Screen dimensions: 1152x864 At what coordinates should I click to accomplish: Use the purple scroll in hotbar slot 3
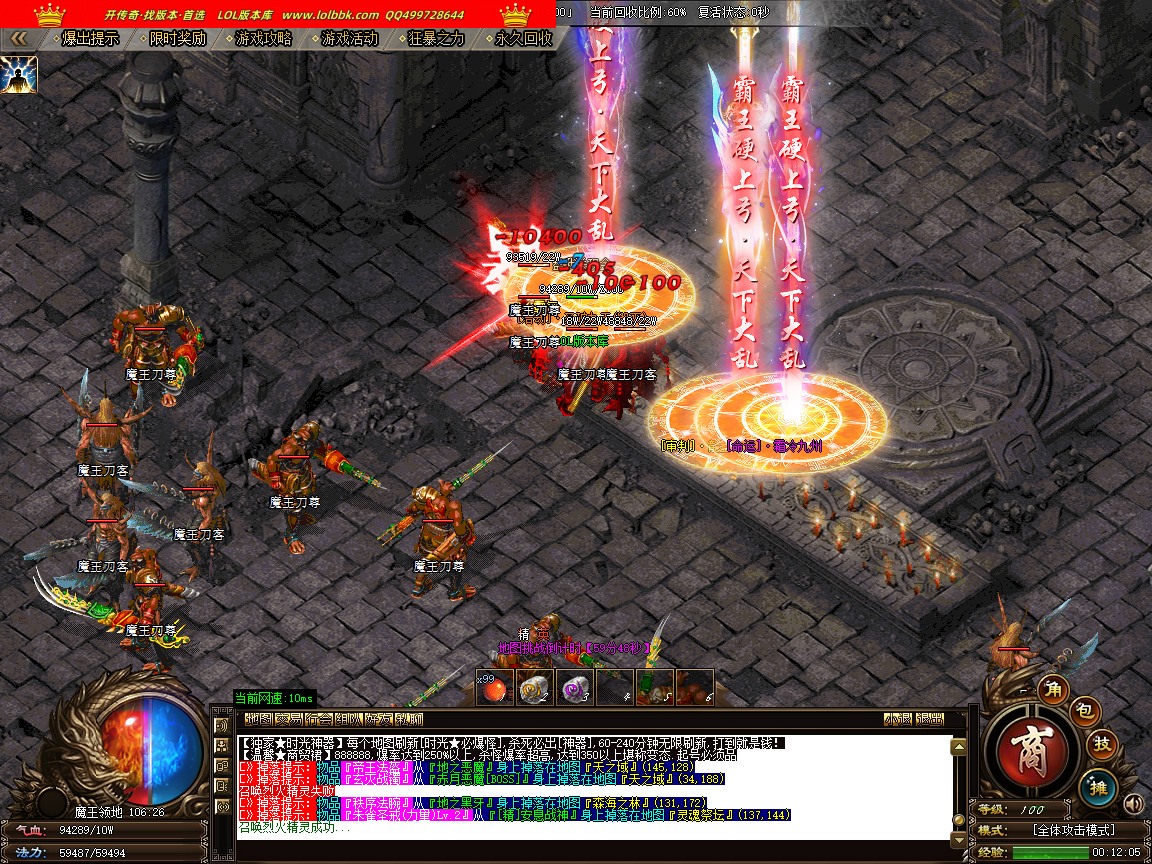tap(574, 688)
